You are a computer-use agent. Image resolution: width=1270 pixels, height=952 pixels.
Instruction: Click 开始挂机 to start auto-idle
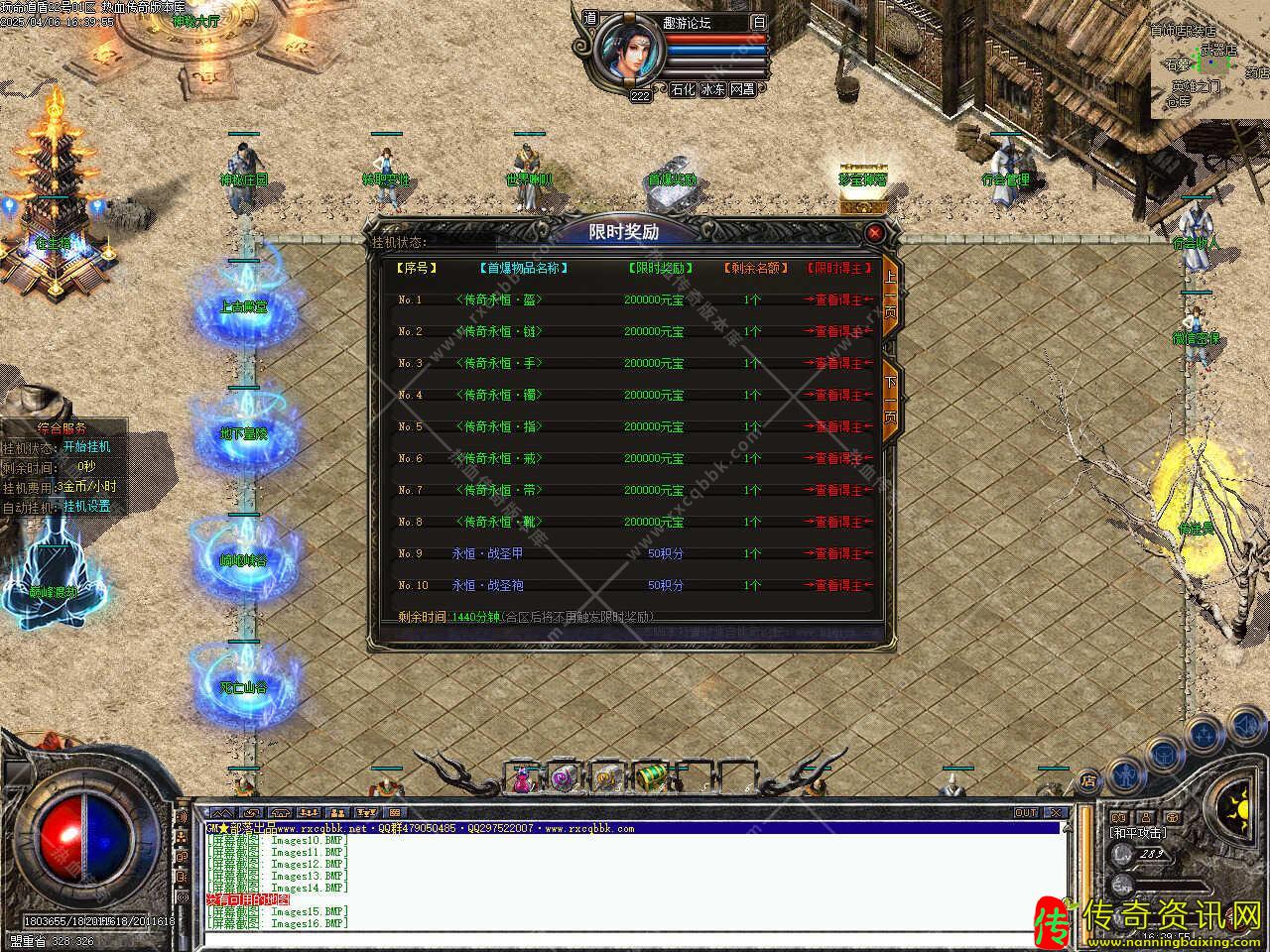click(x=87, y=447)
